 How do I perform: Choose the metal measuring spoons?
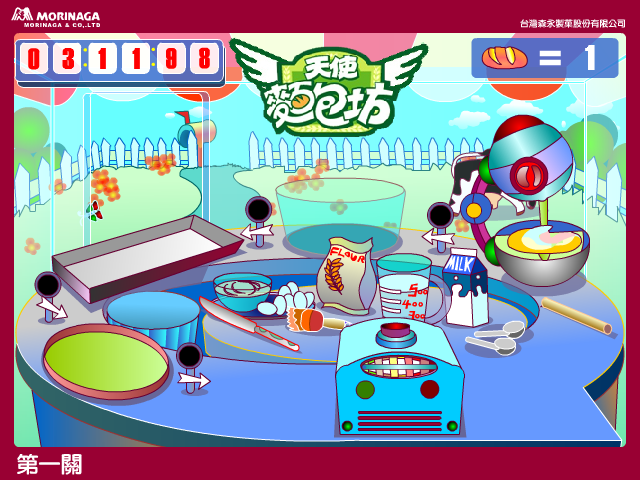496,338
